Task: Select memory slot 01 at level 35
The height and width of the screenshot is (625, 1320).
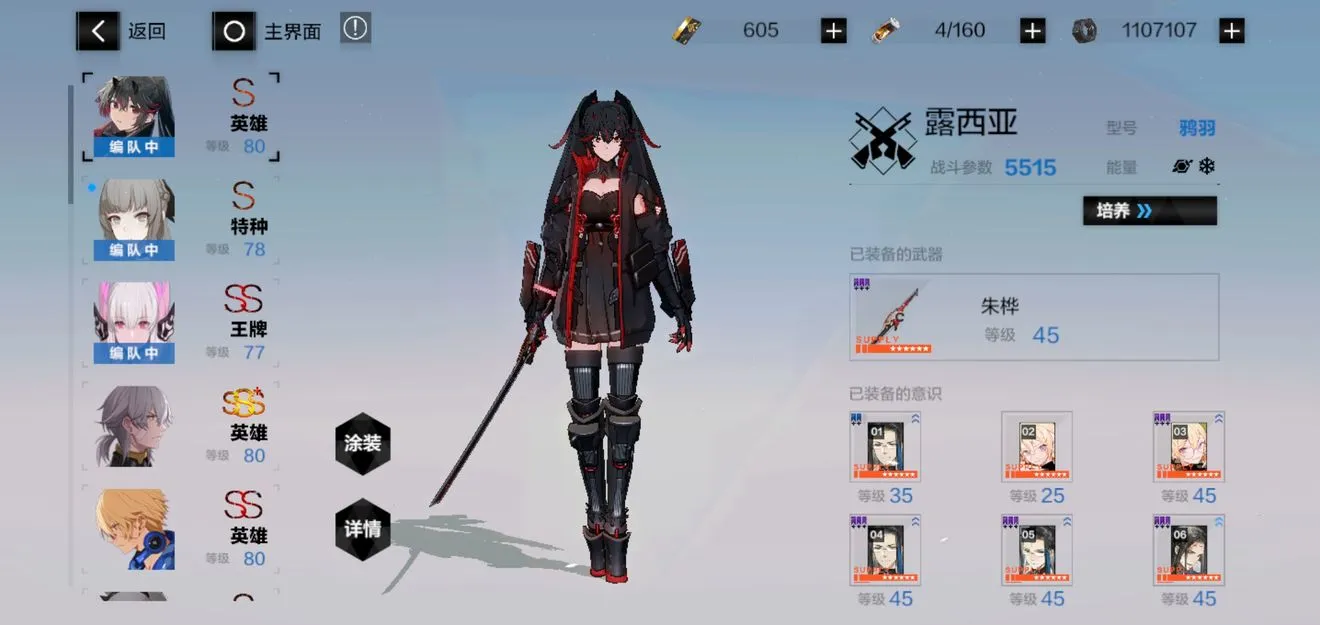Action: point(885,447)
